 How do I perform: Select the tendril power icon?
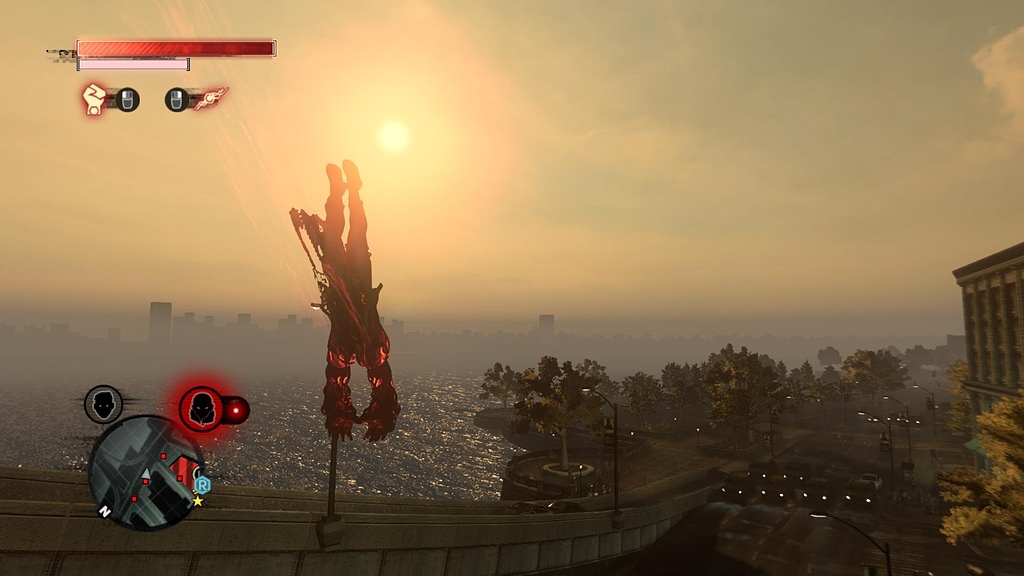[x=212, y=98]
